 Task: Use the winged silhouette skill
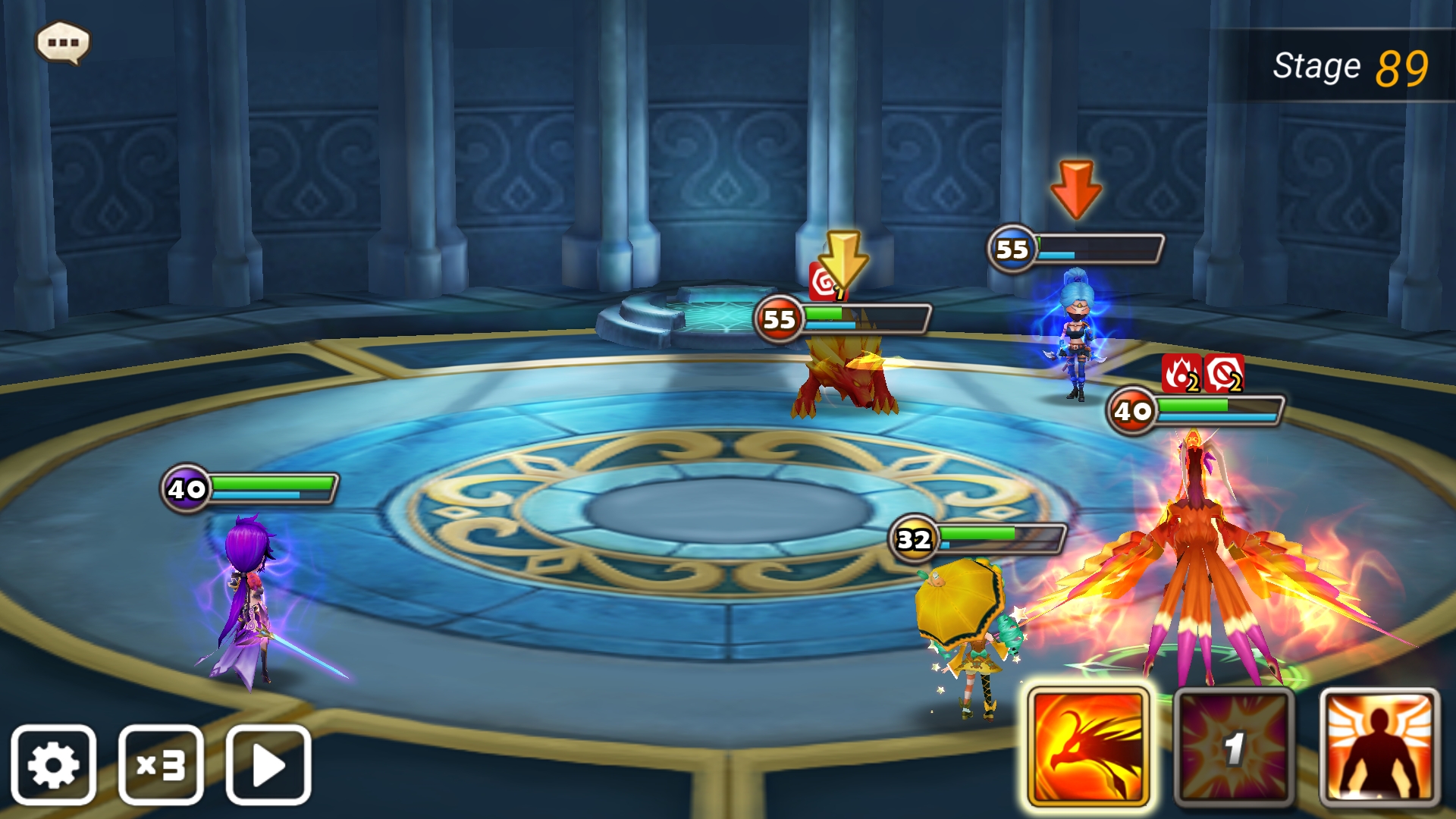tap(1379, 747)
